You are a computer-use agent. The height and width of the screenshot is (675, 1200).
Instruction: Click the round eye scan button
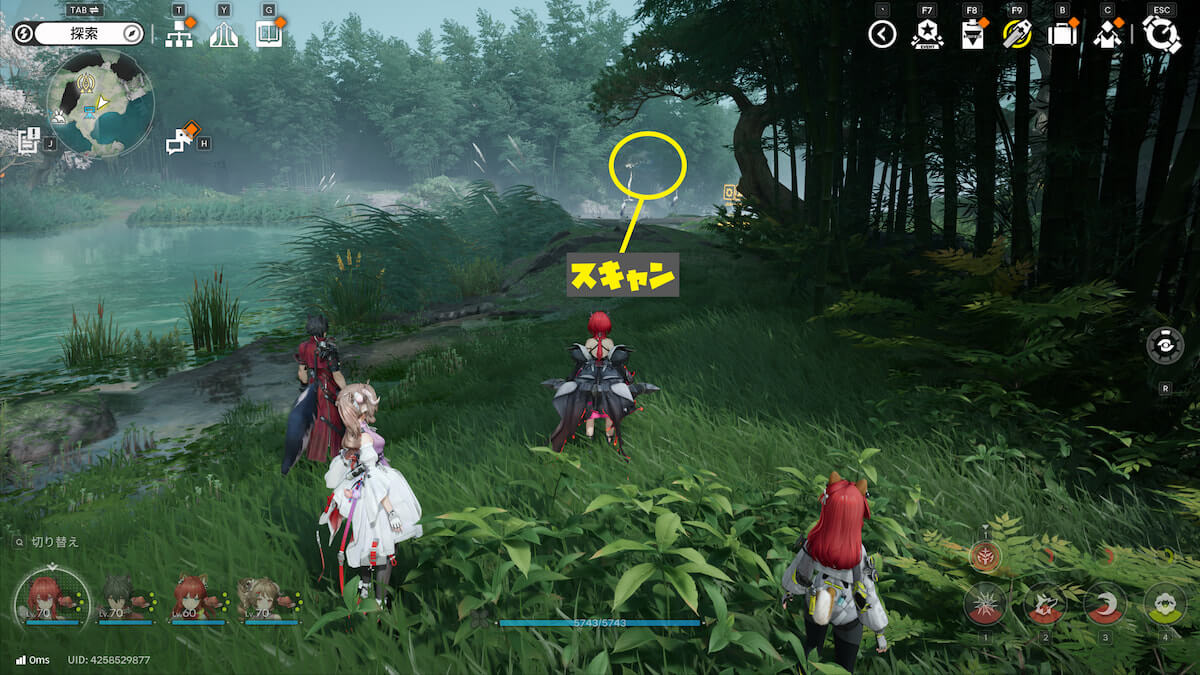coord(1165,345)
